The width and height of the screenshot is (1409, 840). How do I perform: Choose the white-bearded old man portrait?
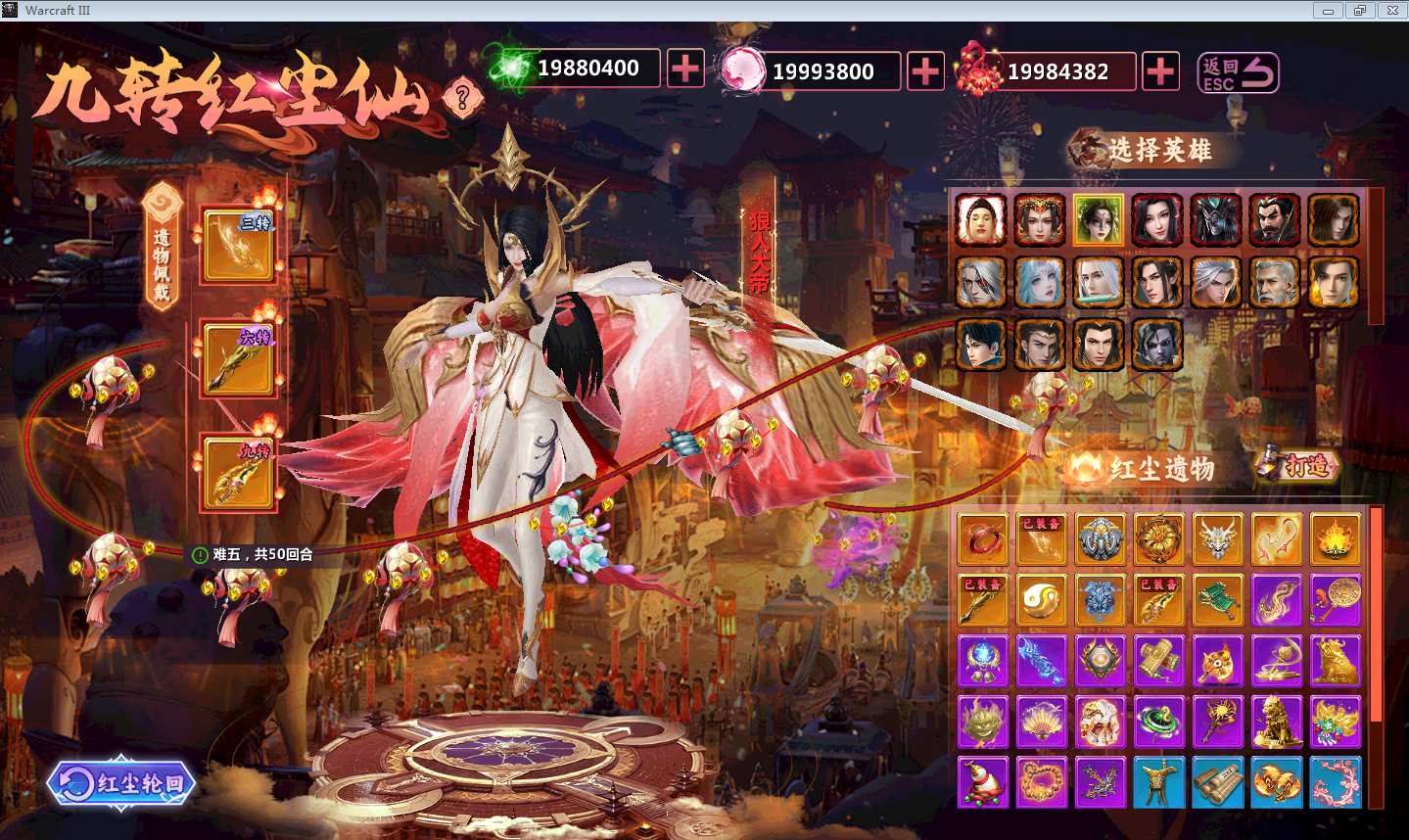(x=1274, y=282)
